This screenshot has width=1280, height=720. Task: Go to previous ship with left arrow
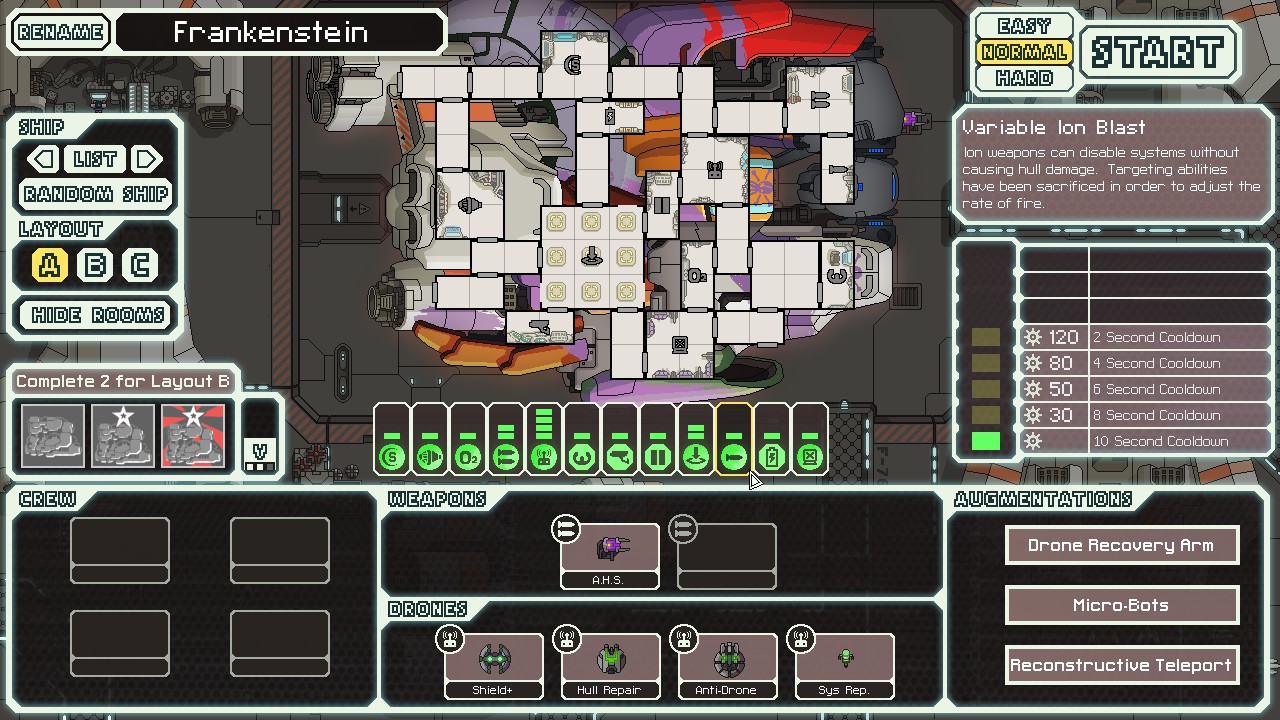coord(42,159)
